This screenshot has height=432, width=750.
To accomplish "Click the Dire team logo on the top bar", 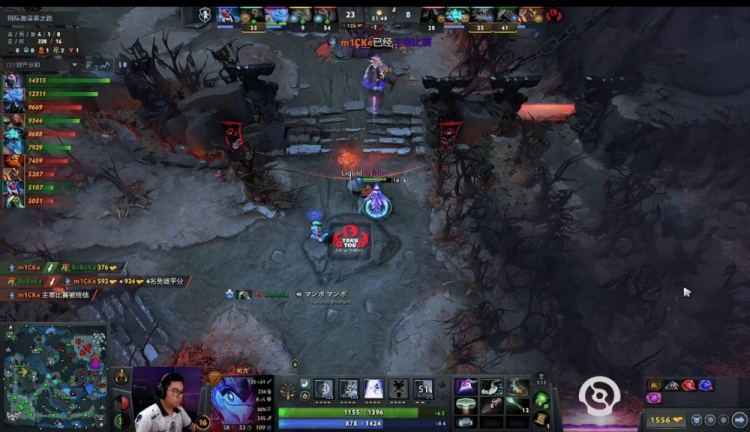I will point(553,15).
